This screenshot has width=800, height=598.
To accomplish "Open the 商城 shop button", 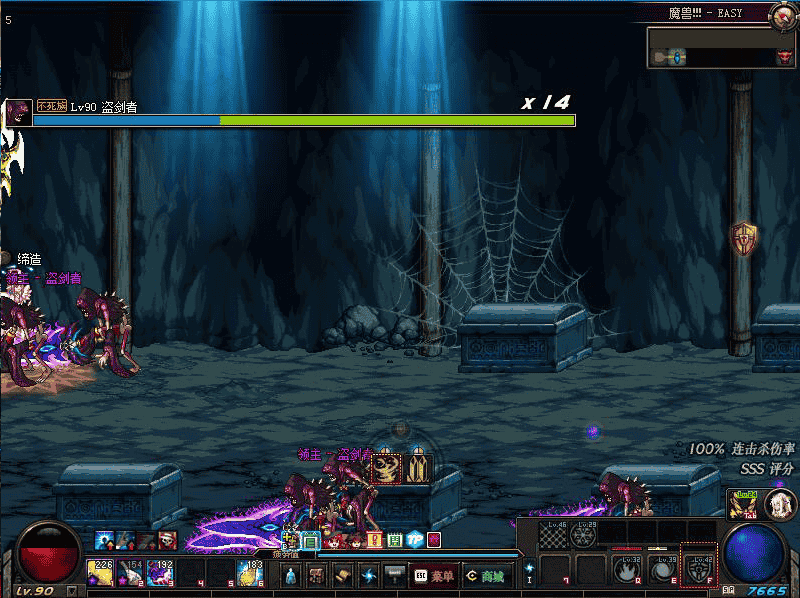I will [x=484, y=575].
